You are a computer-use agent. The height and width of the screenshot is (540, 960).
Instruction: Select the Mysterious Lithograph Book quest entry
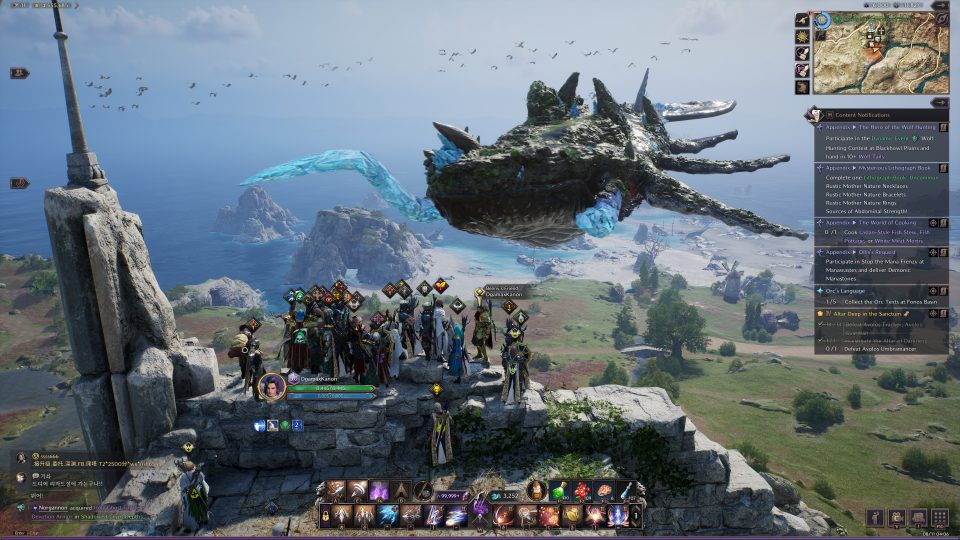point(889,168)
